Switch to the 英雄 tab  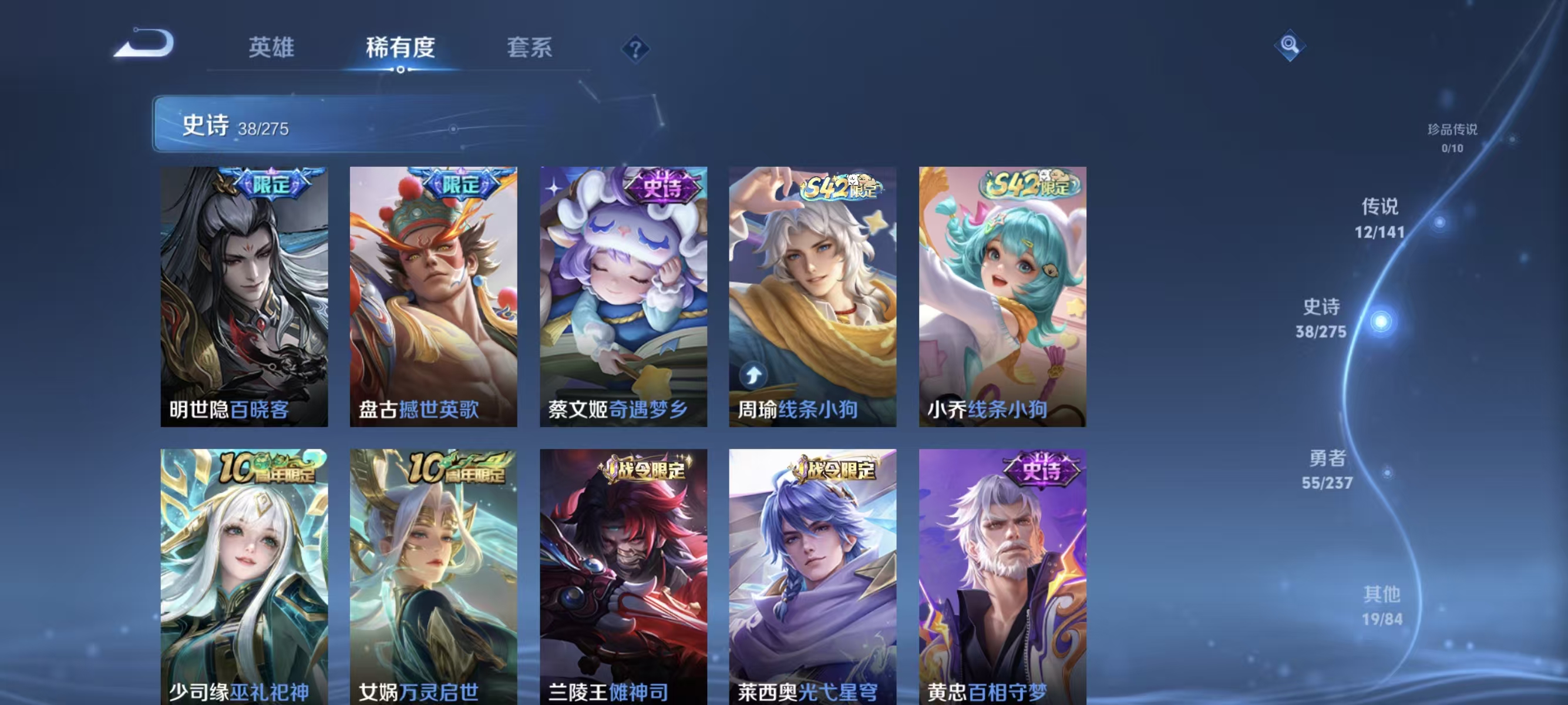coord(272,48)
